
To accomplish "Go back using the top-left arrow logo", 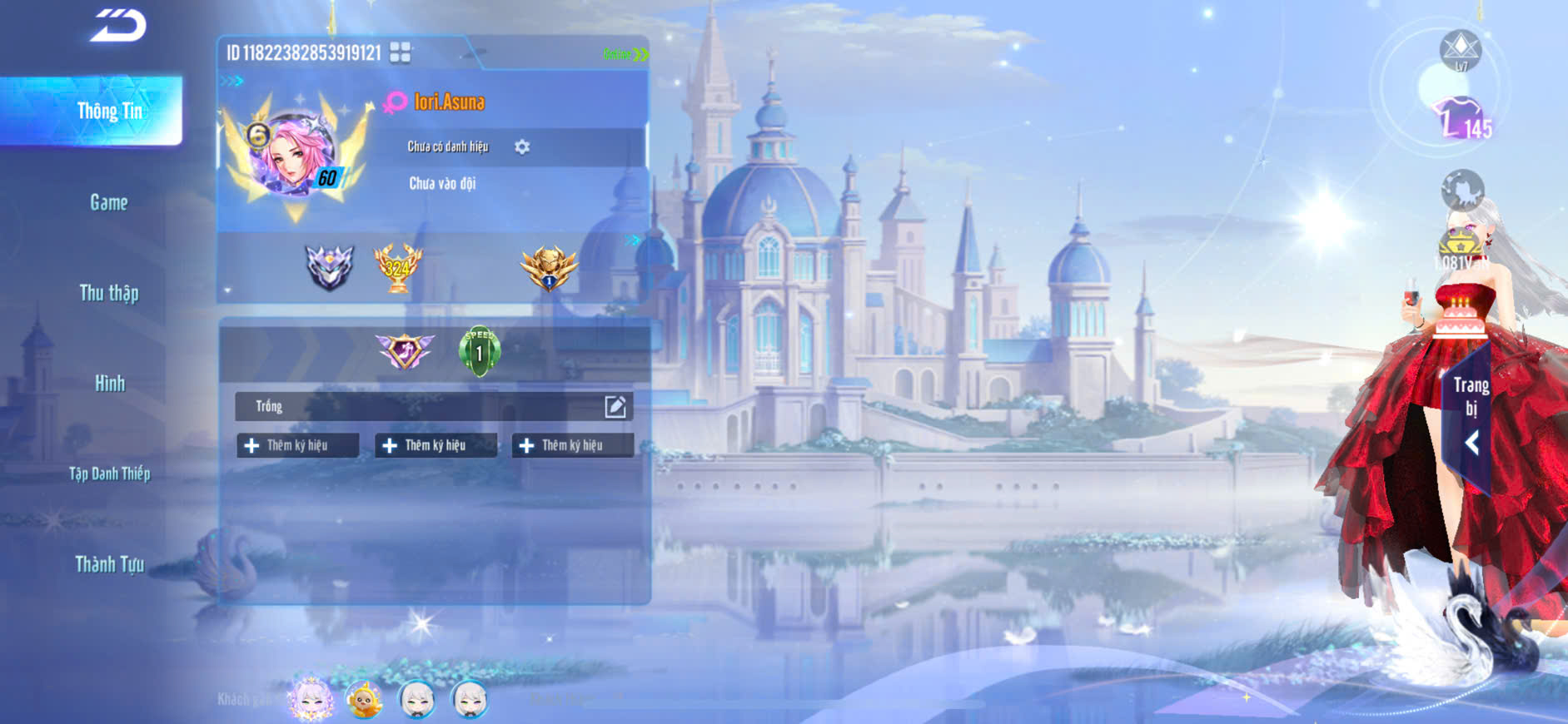I will point(118,25).
